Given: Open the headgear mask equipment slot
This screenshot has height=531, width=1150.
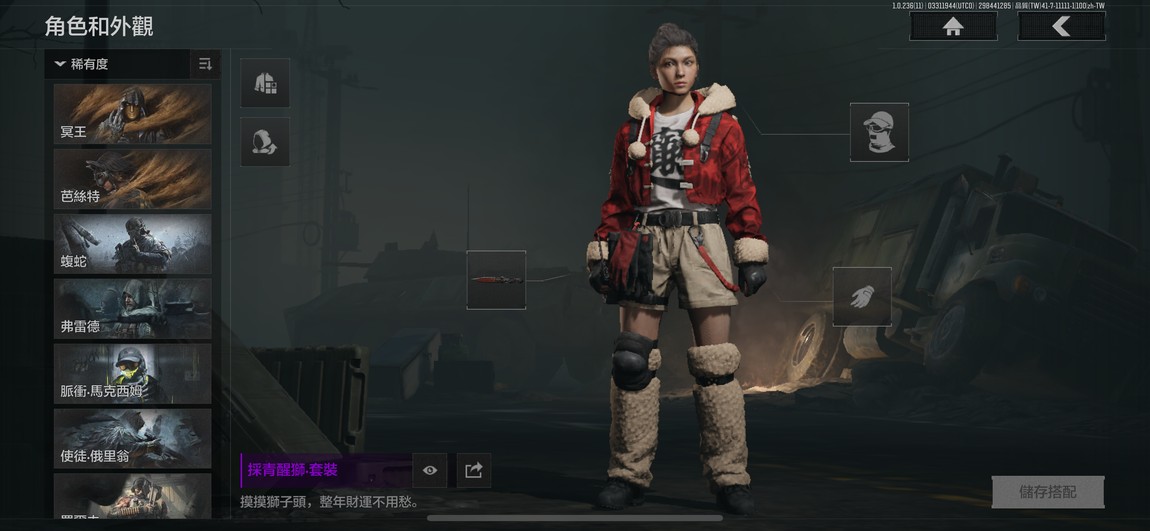Looking at the screenshot, I should click(879, 132).
